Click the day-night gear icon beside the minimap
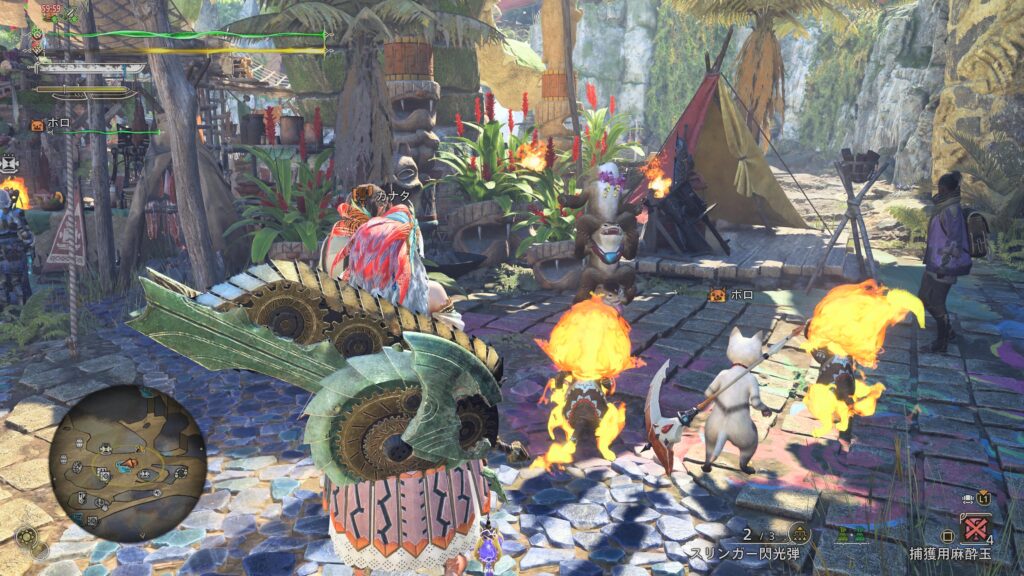Viewport: 1024px width, 576px height. tap(26, 538)
